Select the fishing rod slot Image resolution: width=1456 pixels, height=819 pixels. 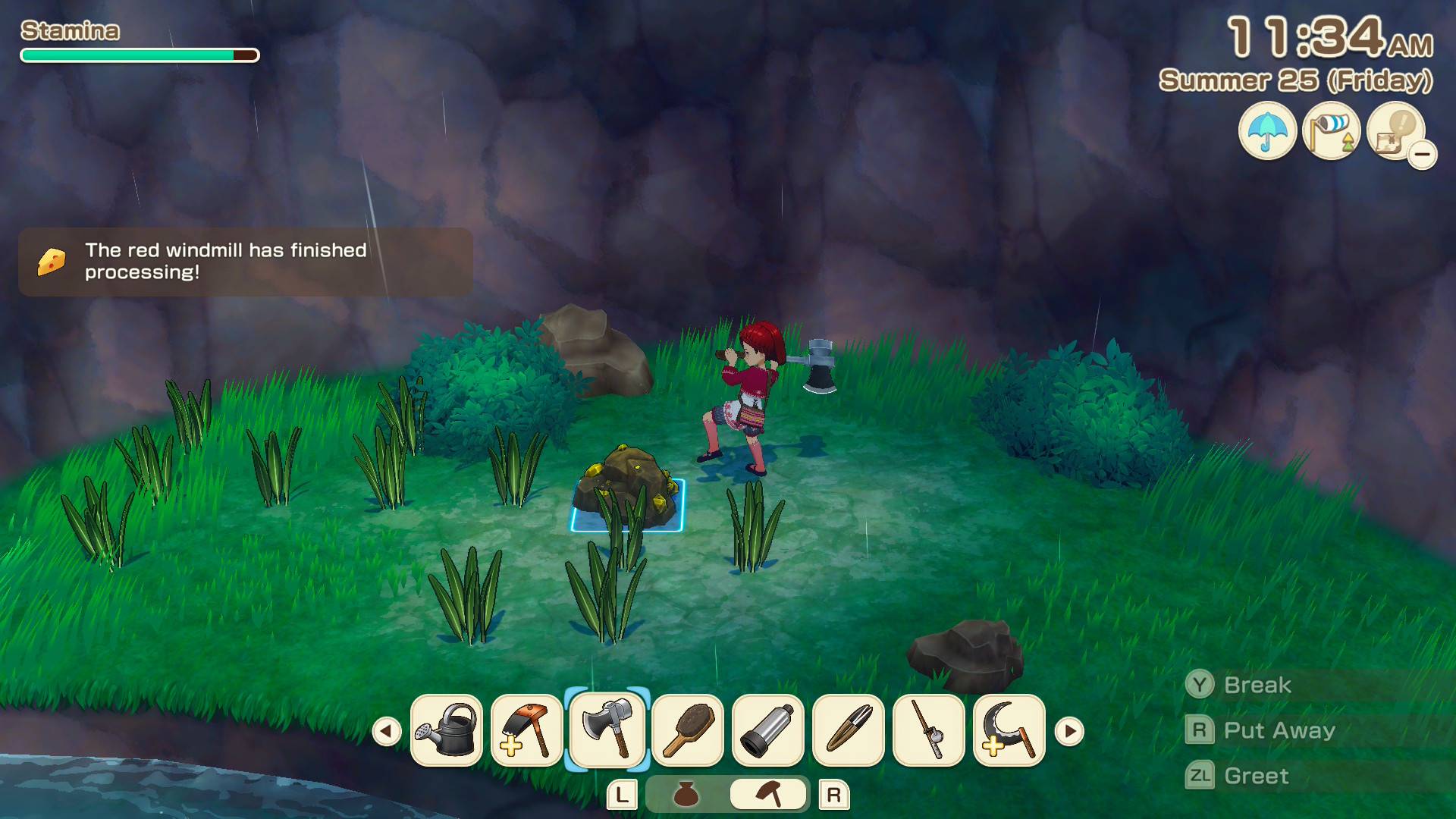(929, 730)
